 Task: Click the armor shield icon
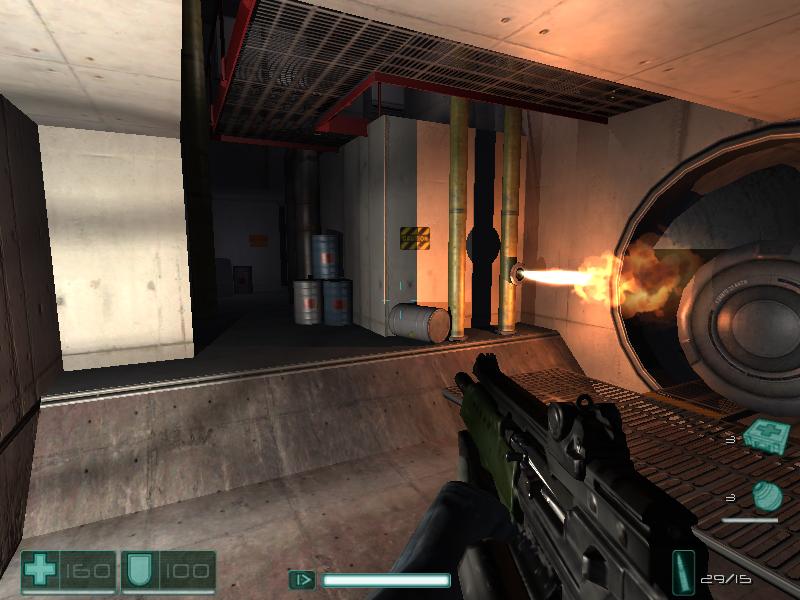[137, 571]
